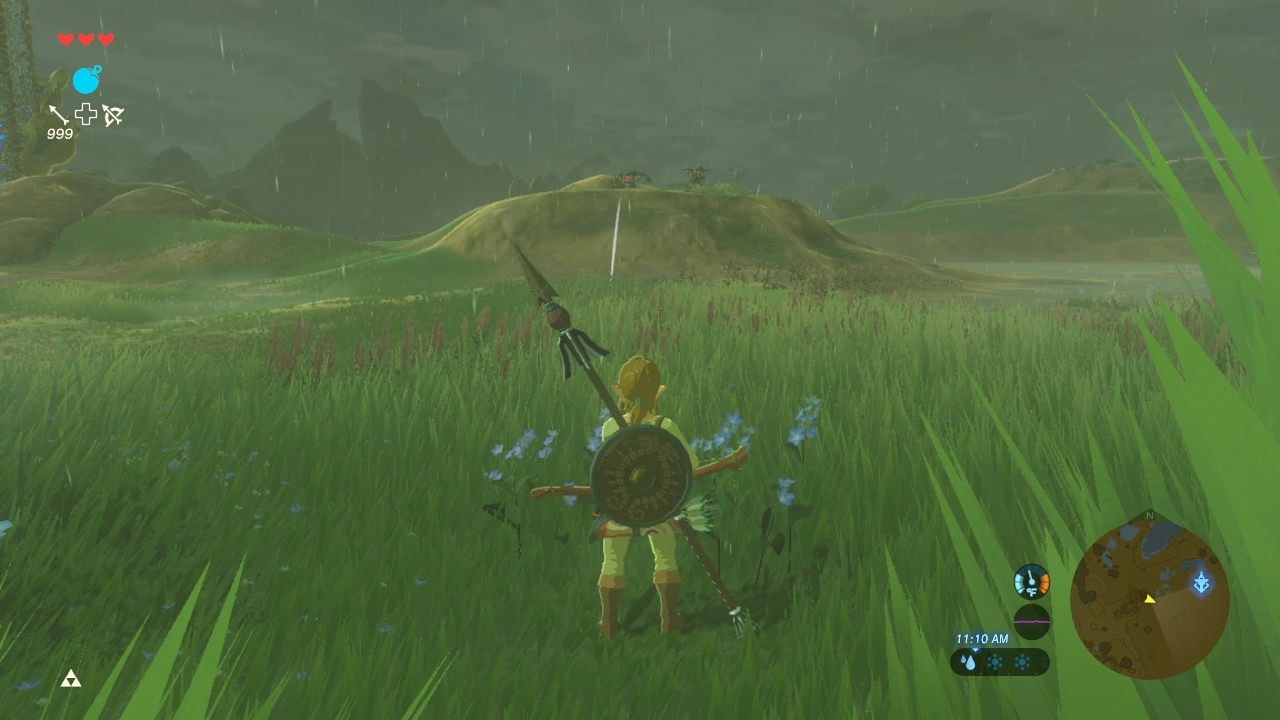Click the bow icon in the HUD
The height and width of the screenshot is (720, 1280).
coord(112,115)
